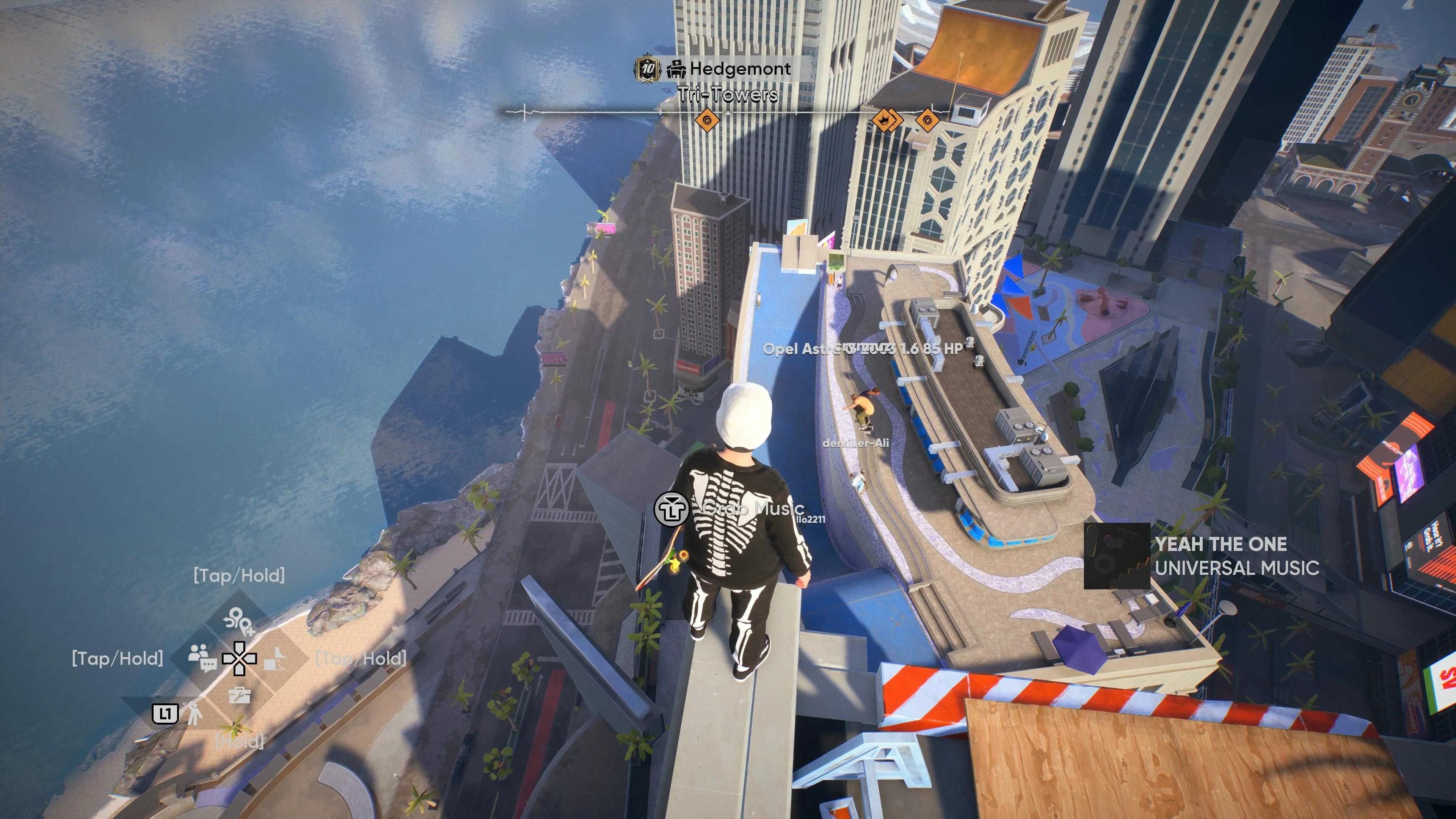Click the Yeah The One album thumbnail
Image resolution: width=1456 pixels, height=819 pixels.
pyautogui.click(x=1117, y=556)
